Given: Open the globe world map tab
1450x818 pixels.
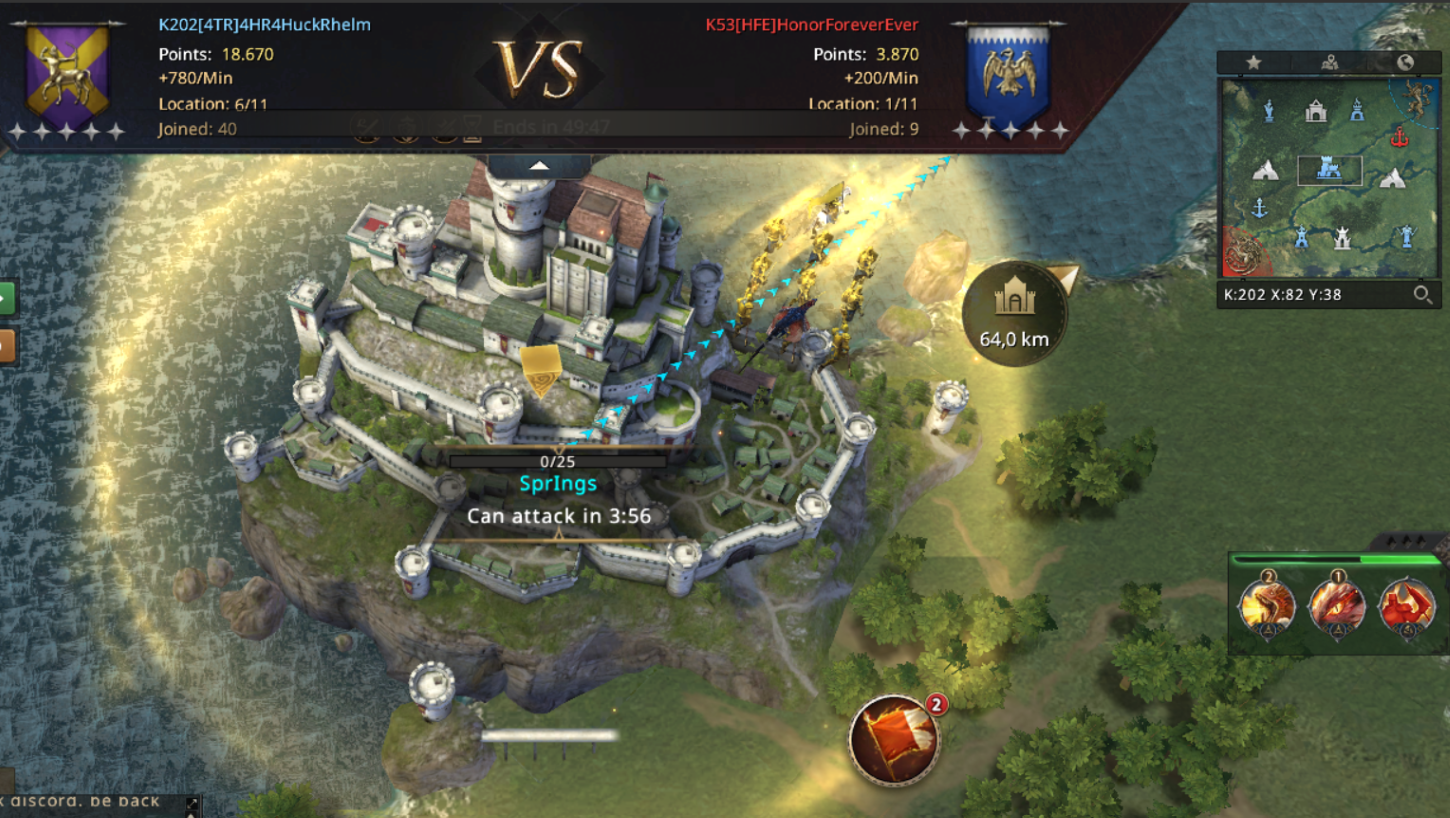Looking at the screenshot, I should coord(1405,62).
